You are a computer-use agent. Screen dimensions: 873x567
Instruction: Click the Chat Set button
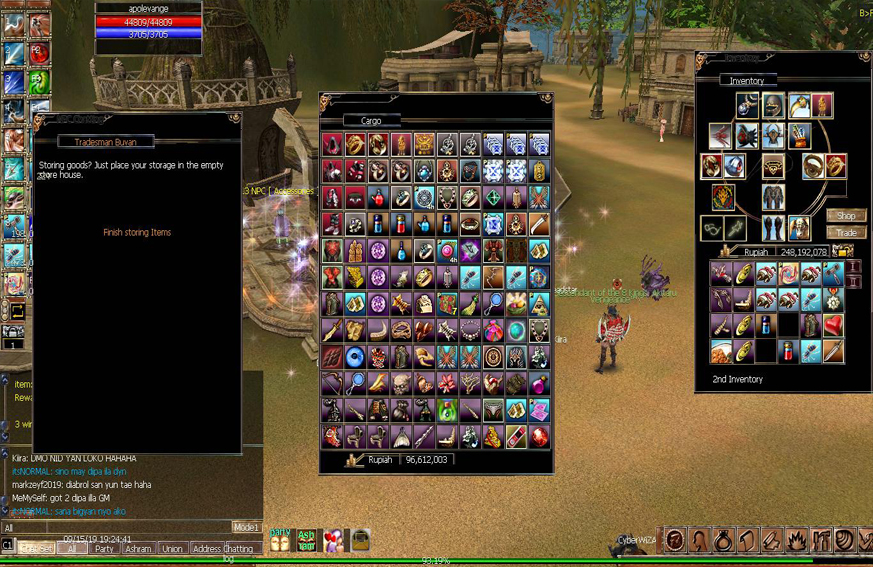click(x=37, y=549)
